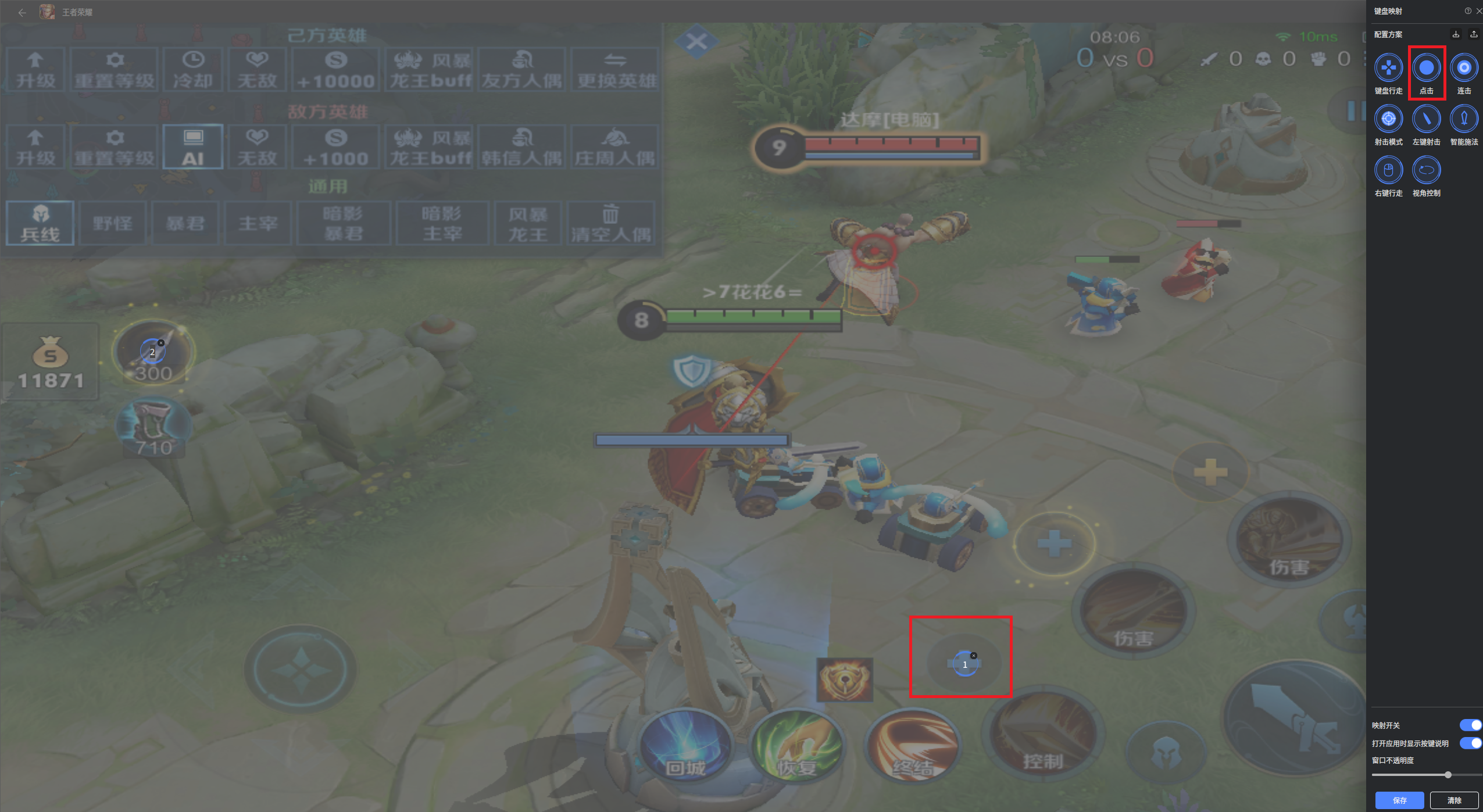Choose the 射击模式 shooting mode tool

tap(1388, 119)
